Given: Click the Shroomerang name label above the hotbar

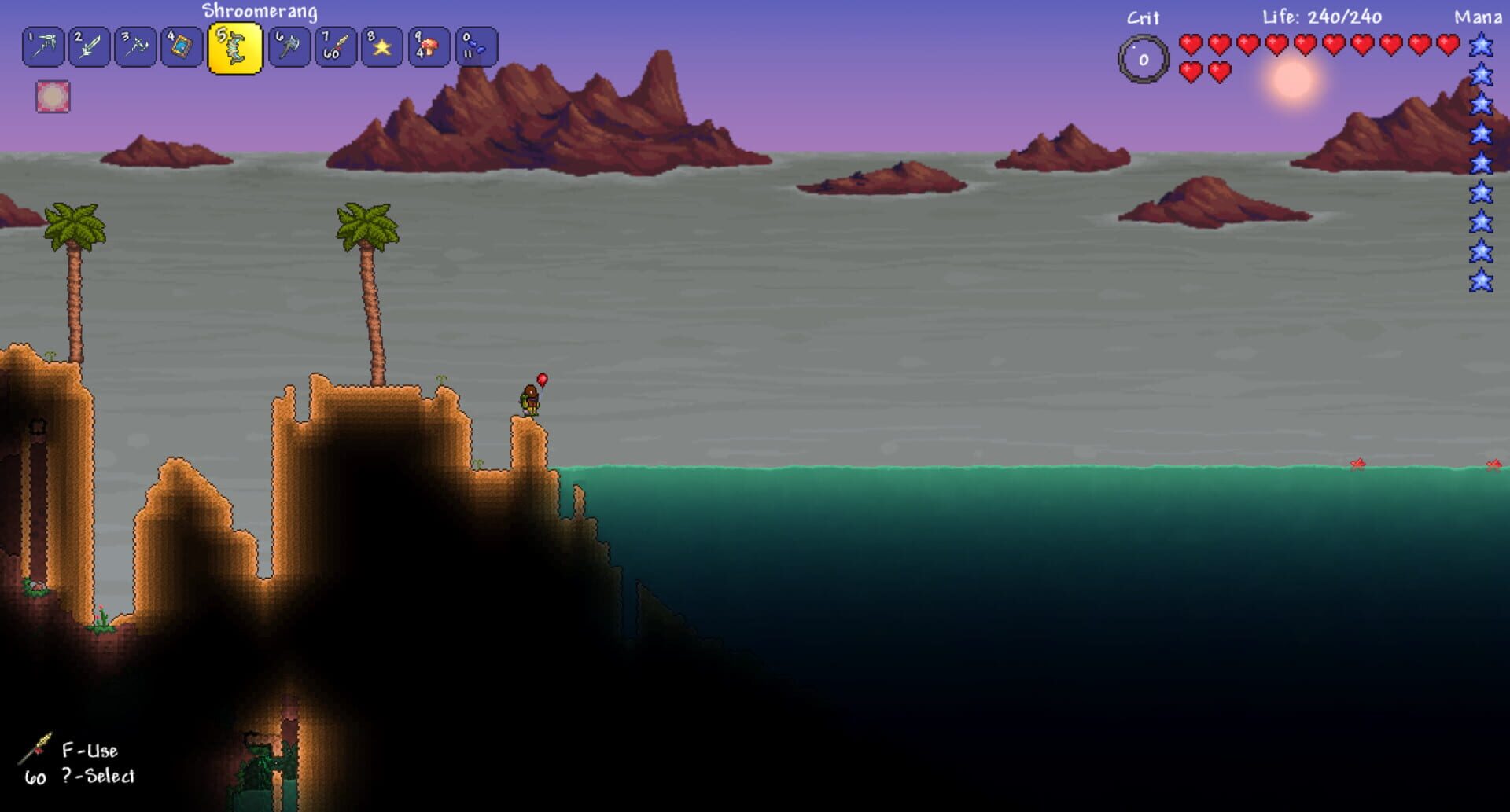Looking at the screenshot, I should click(260, 12).
